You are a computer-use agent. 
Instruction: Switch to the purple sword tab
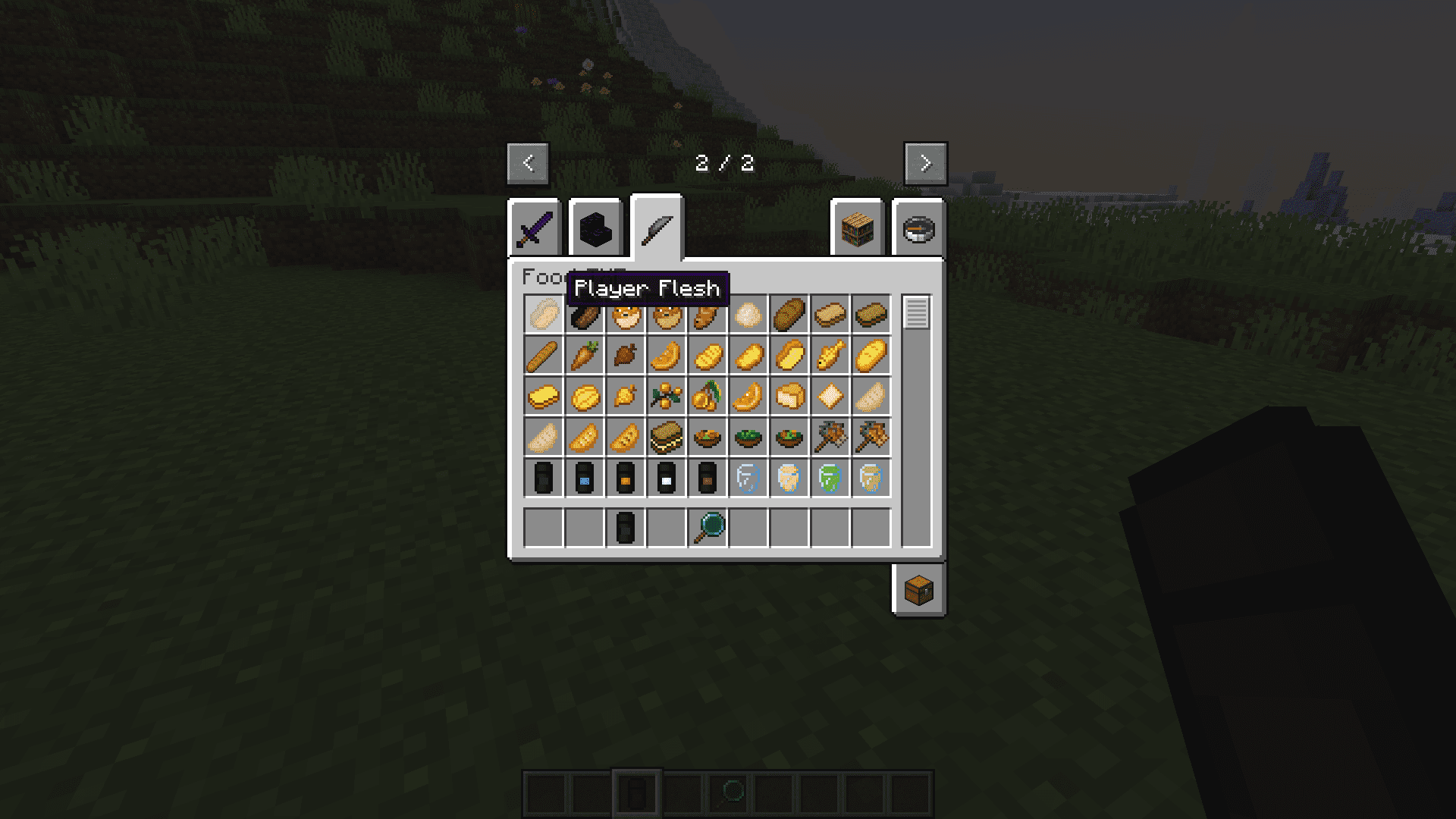click(x=535, y=228)
